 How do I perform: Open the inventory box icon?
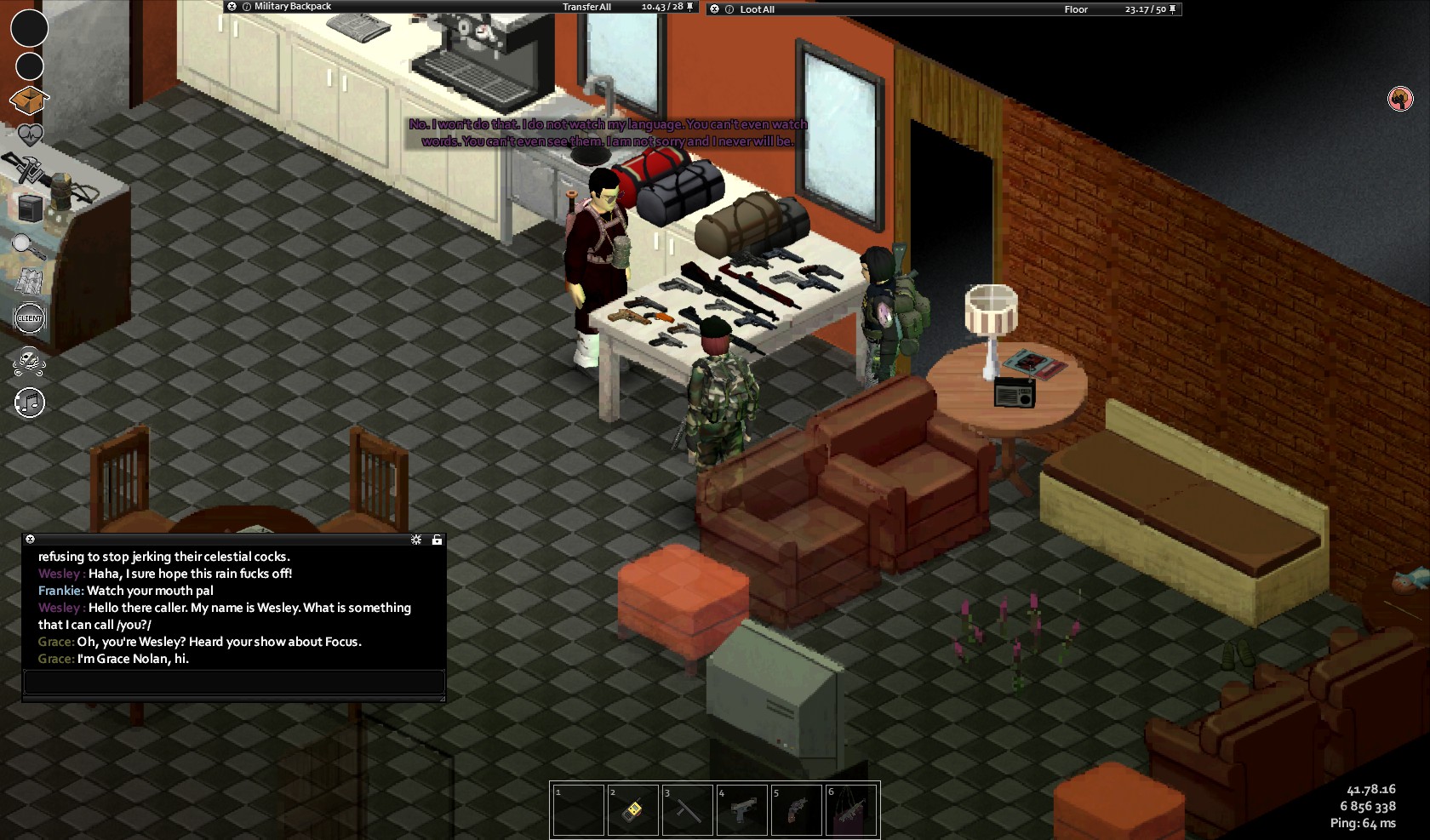point(28,101)
